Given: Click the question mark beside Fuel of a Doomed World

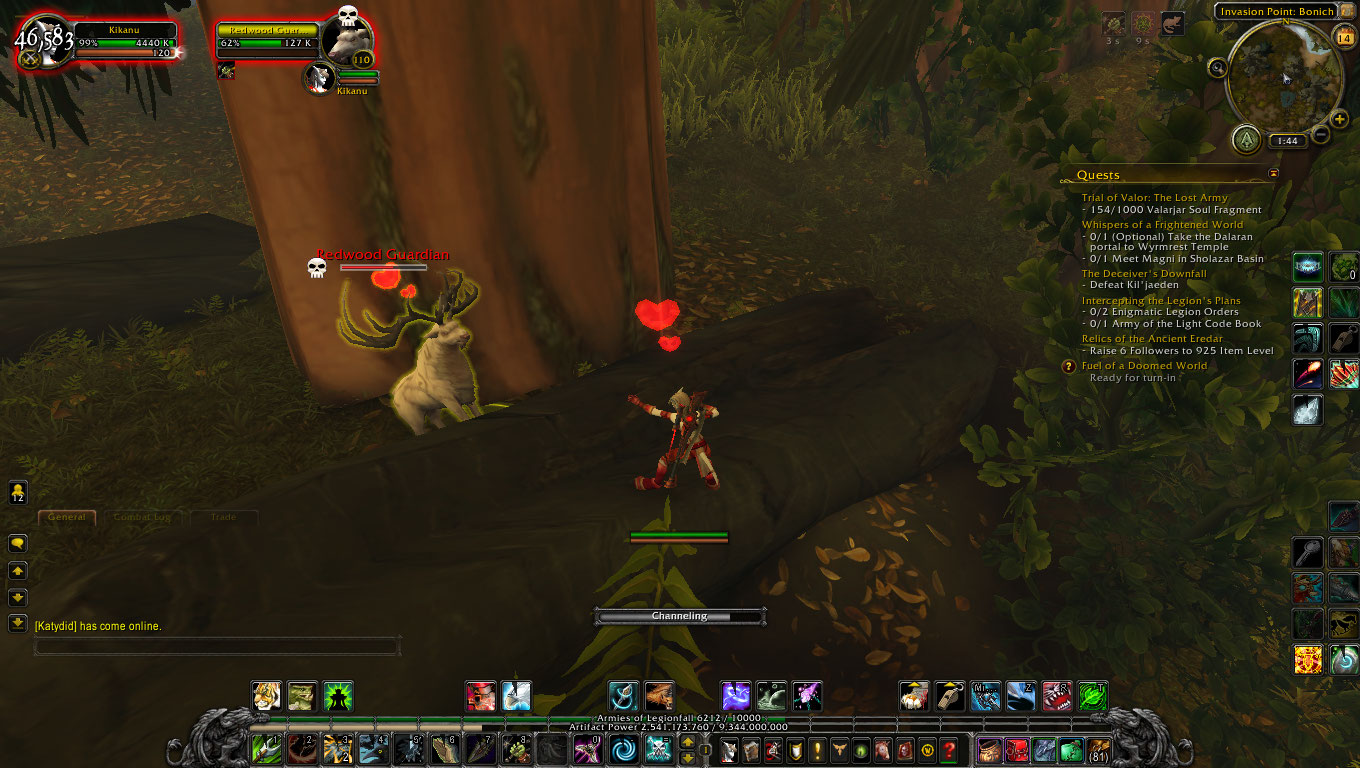Looking at the screenshot, I should point(1068,366).
